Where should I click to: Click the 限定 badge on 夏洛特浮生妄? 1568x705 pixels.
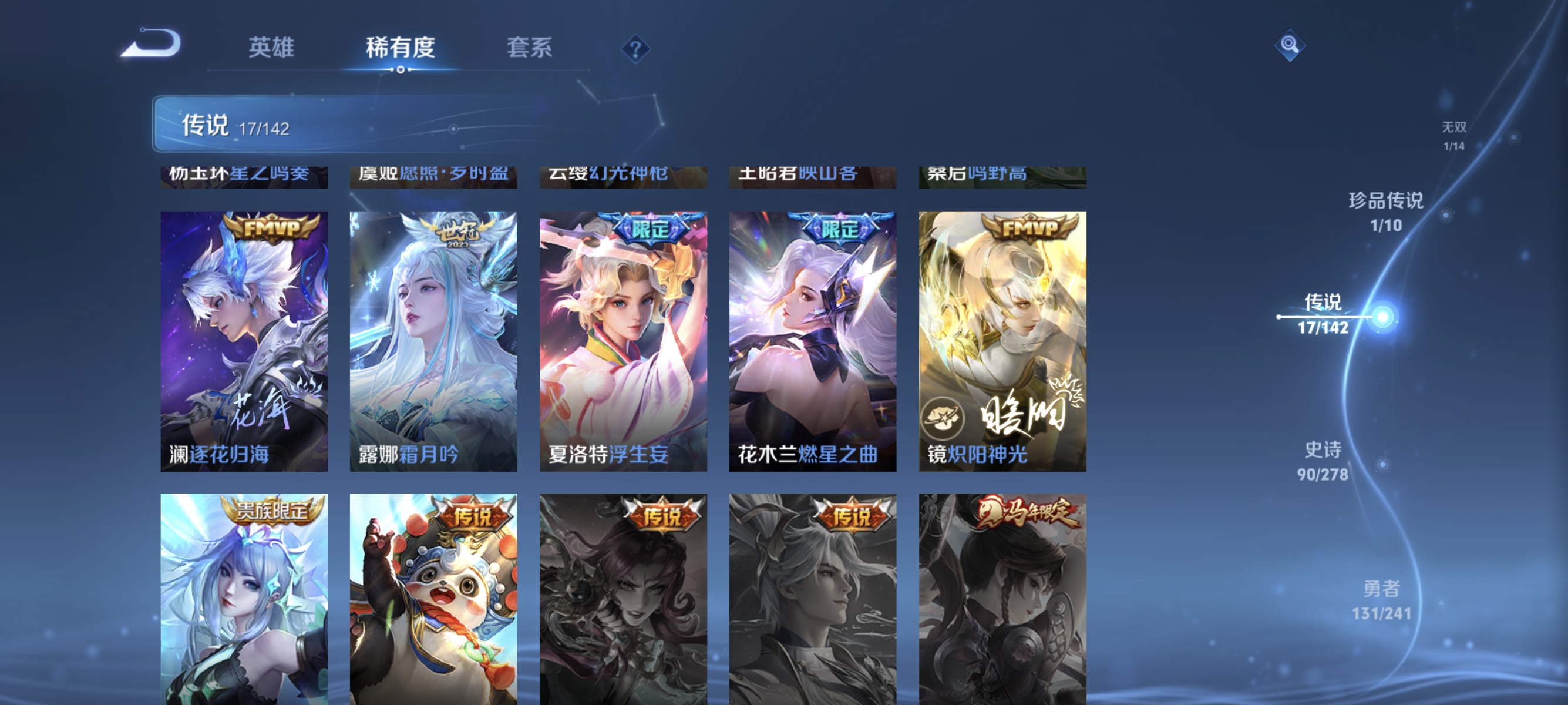pos(648,231)
